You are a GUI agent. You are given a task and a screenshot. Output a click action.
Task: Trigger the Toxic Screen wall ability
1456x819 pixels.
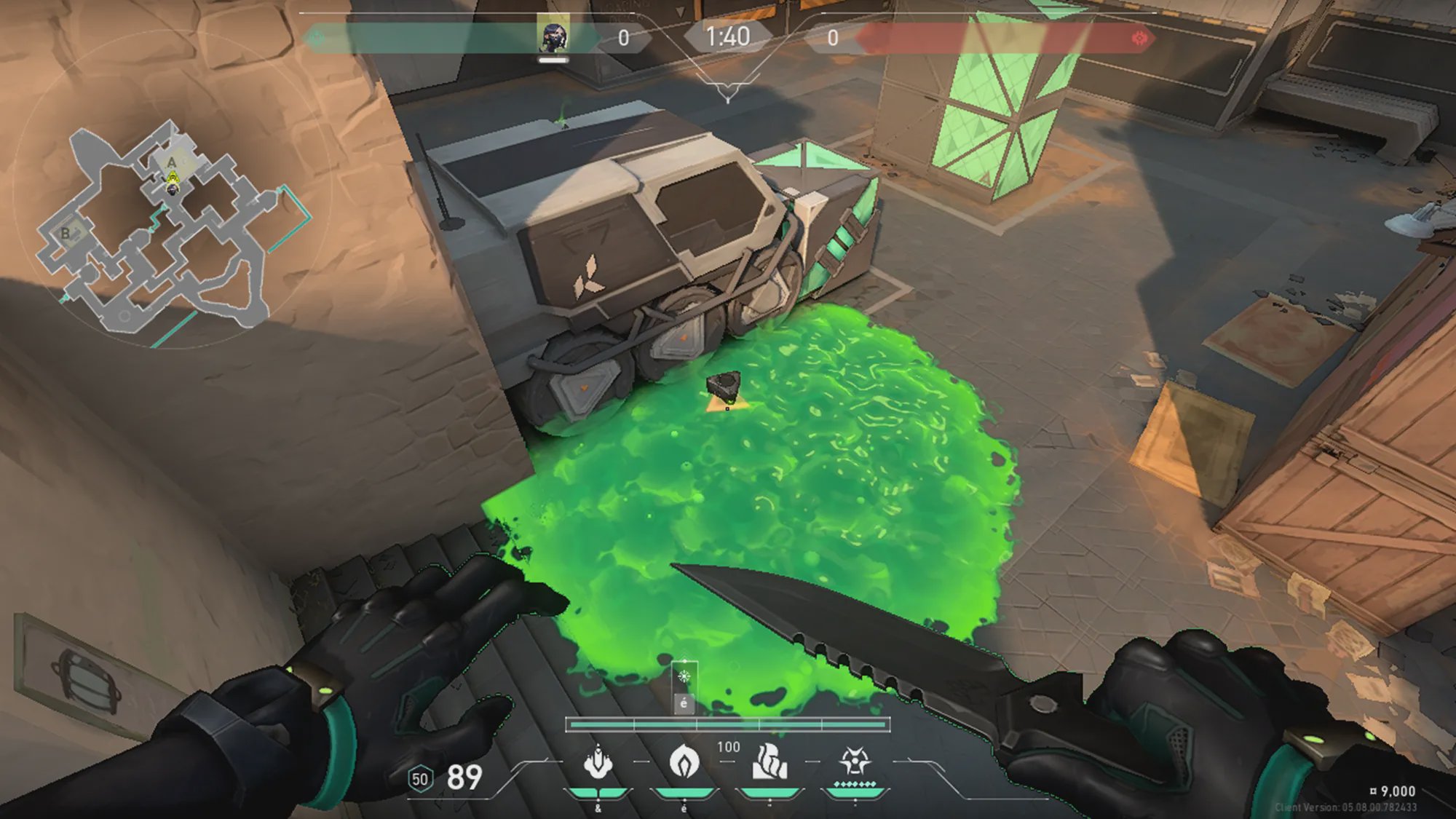pos(769,763)
